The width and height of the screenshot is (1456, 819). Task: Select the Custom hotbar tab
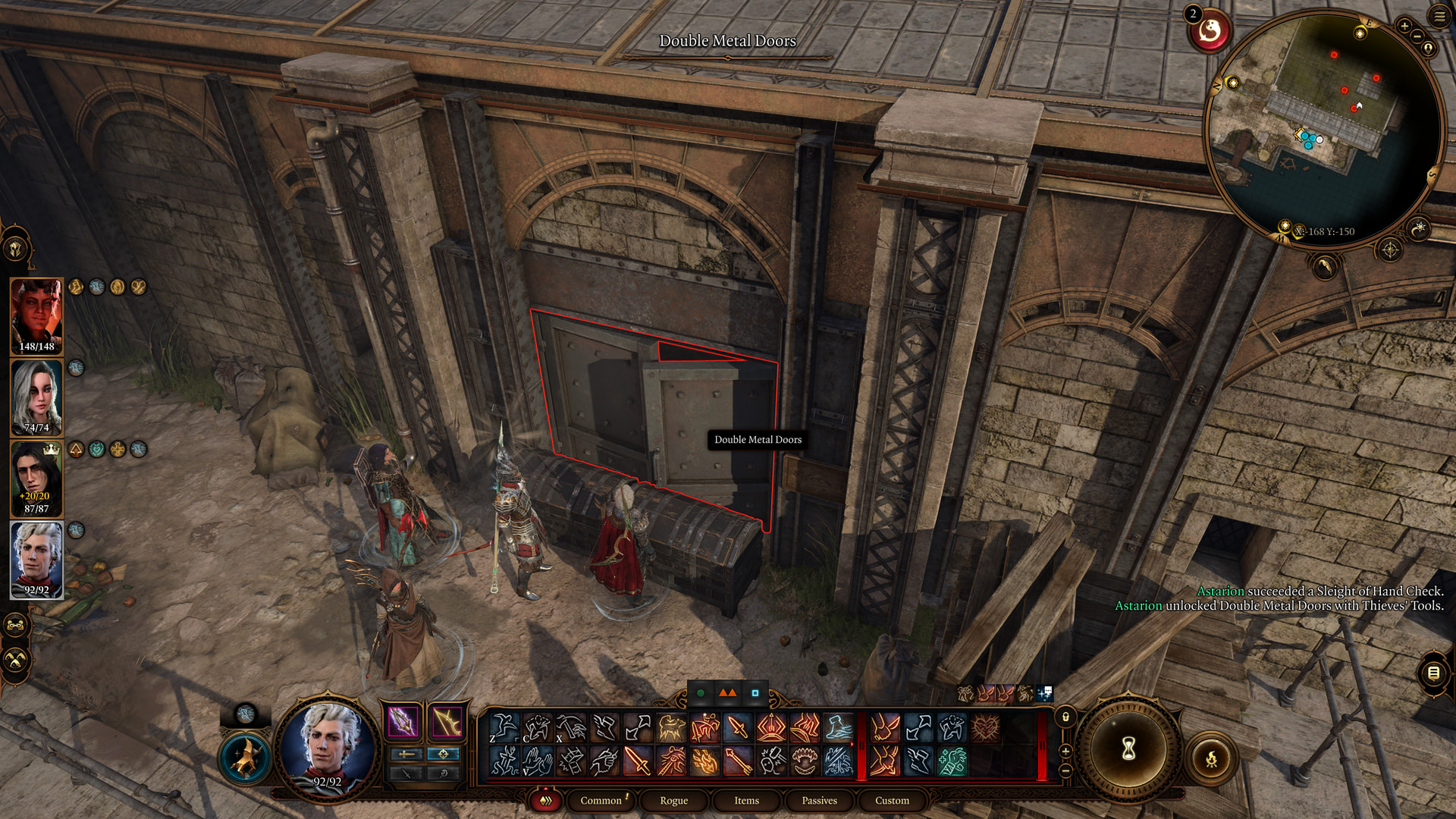pyautogui.click(x=892, y=800)
